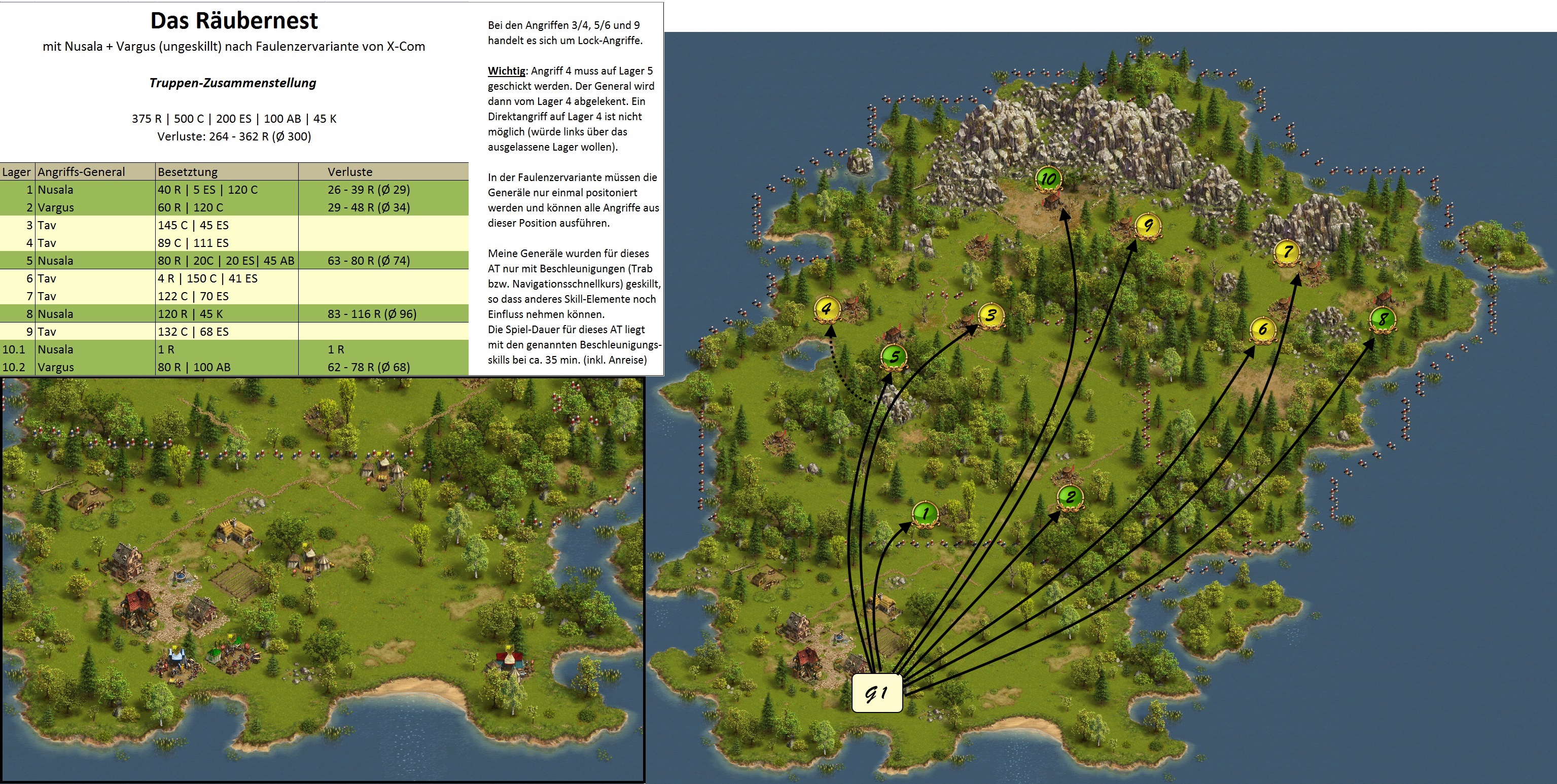Image resolution: width=1557 pixels, height=784 pixels.
Task: Choose camp marker number 7
Action: point(1287,252)
